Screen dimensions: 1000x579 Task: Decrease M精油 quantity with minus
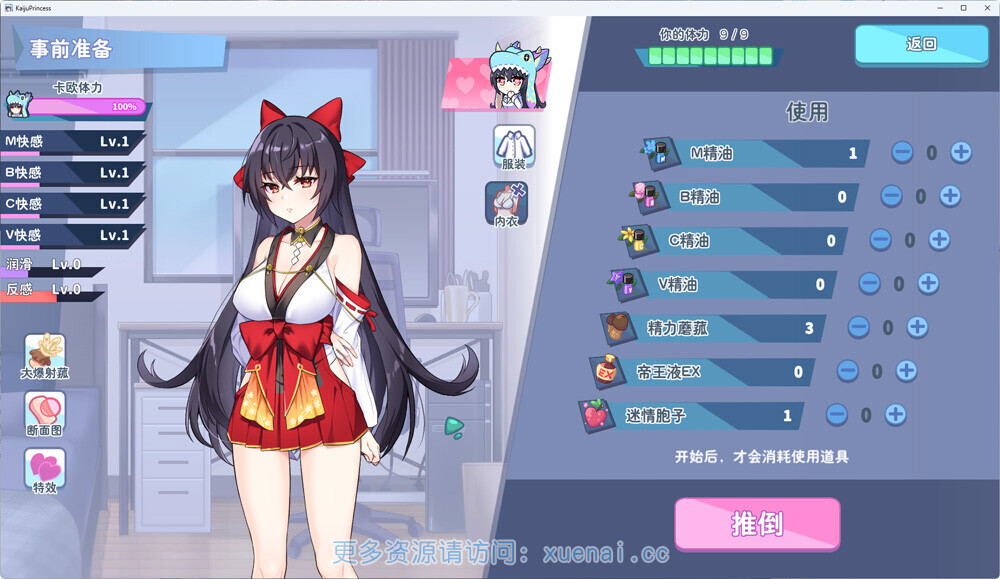[902, 153]
